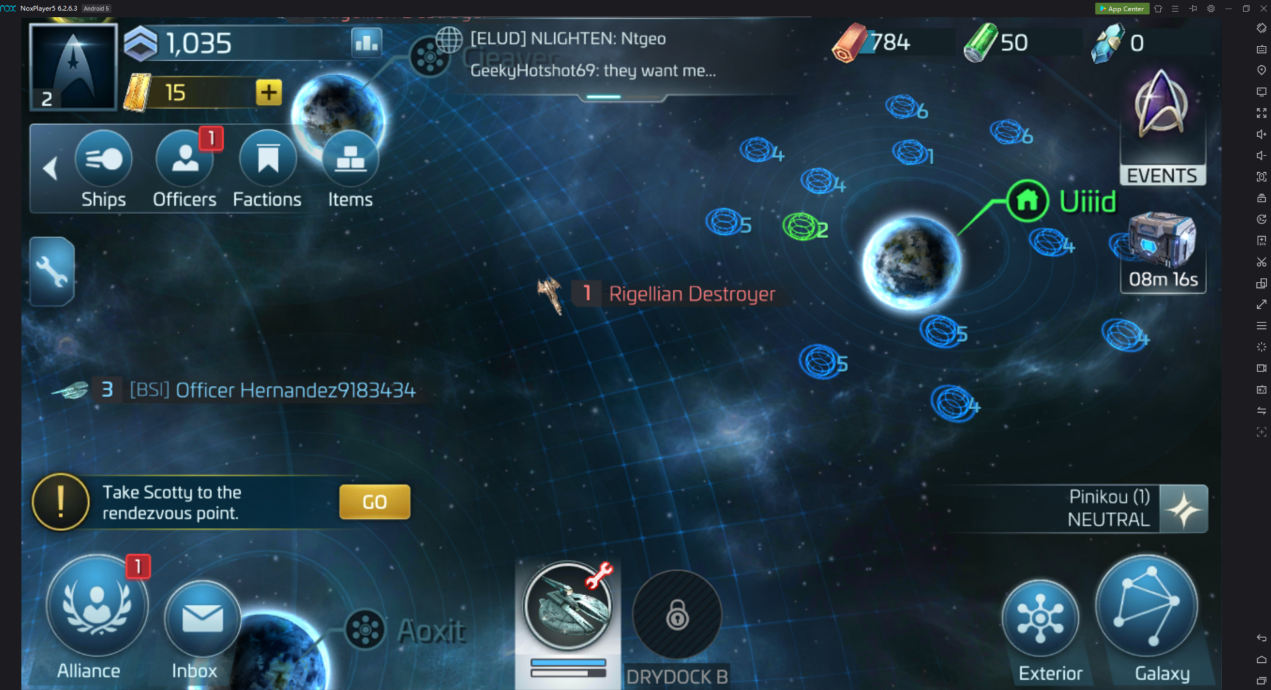
Task: Open the Nox App Center
Action: click(x=1121, y=8)
